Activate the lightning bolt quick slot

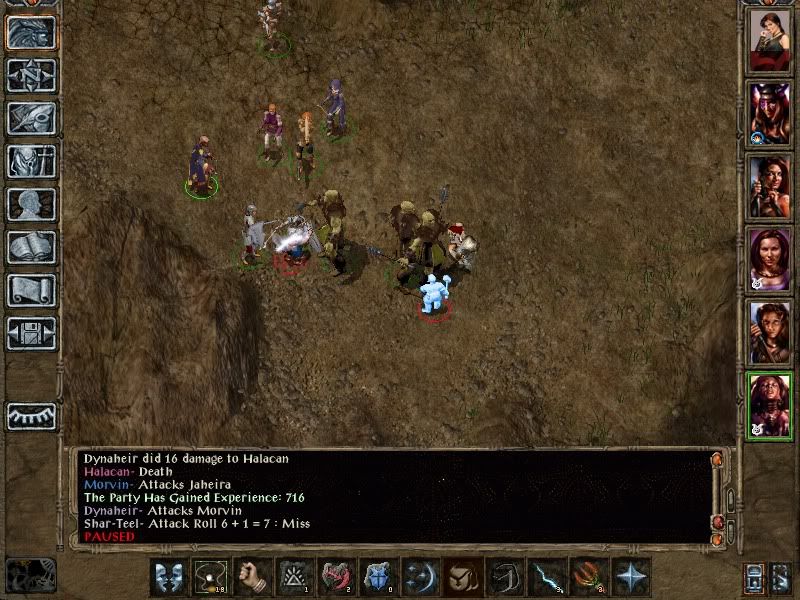coord(546,577)
